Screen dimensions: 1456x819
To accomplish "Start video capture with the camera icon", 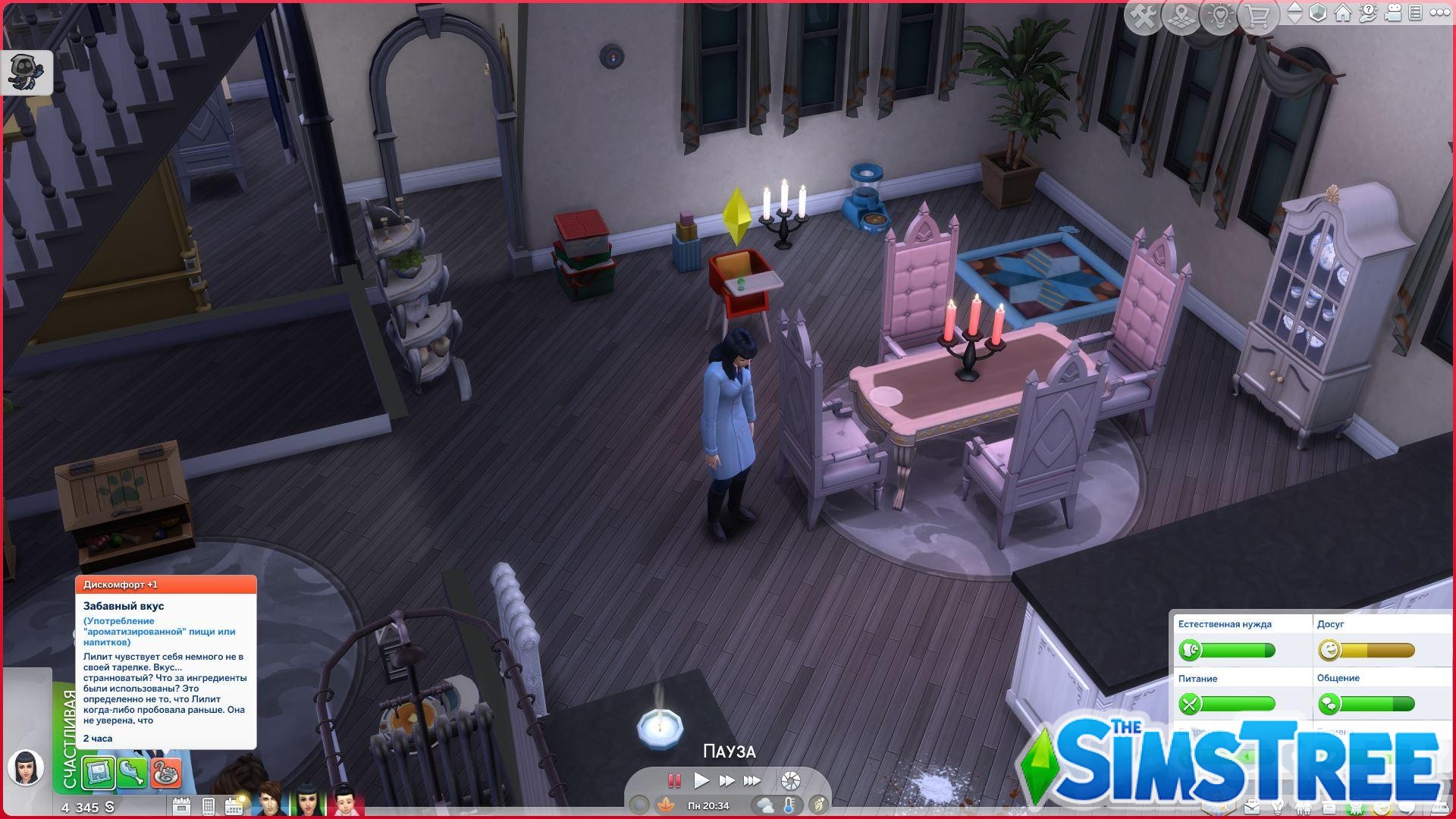I will tap(1394, 13).
